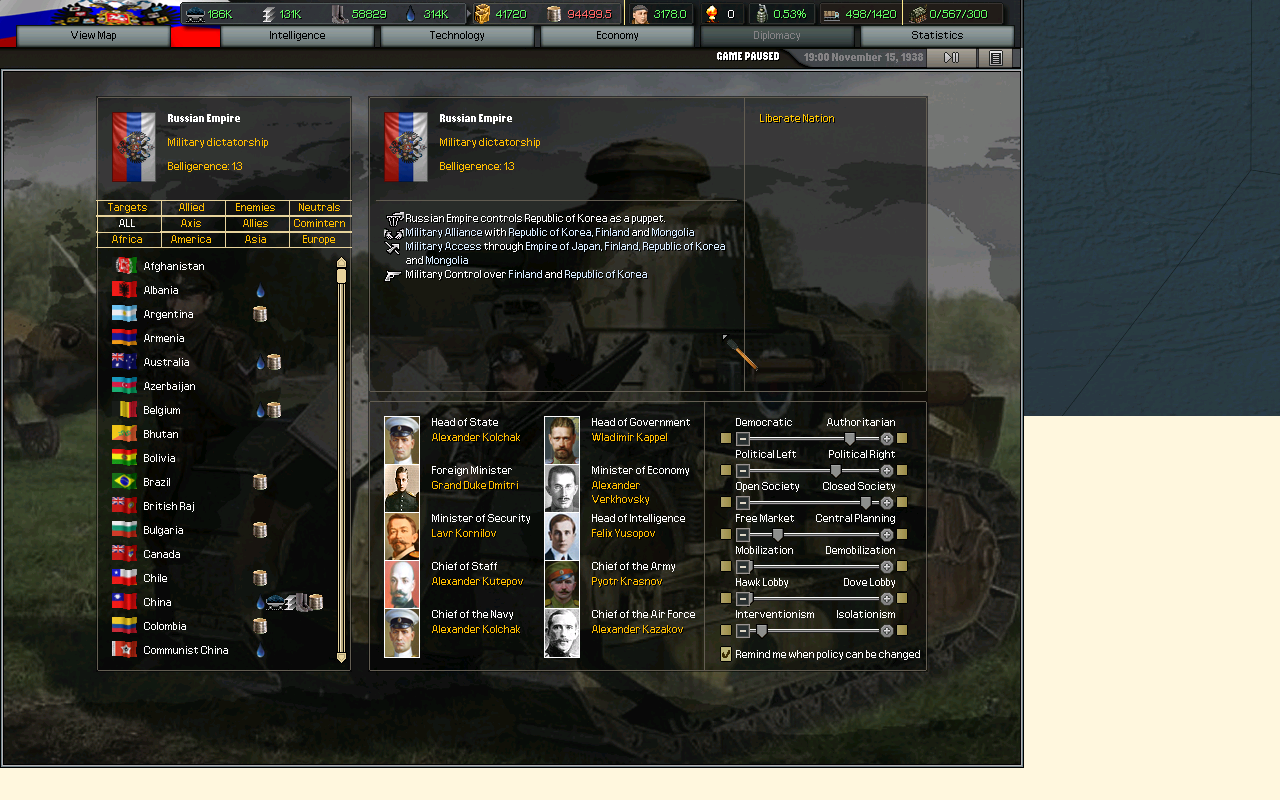Click the supplies crates icon in the top bar
The height and width of the screenshot is (800, 1280).
pyautogui.click(x=482, y=14)
